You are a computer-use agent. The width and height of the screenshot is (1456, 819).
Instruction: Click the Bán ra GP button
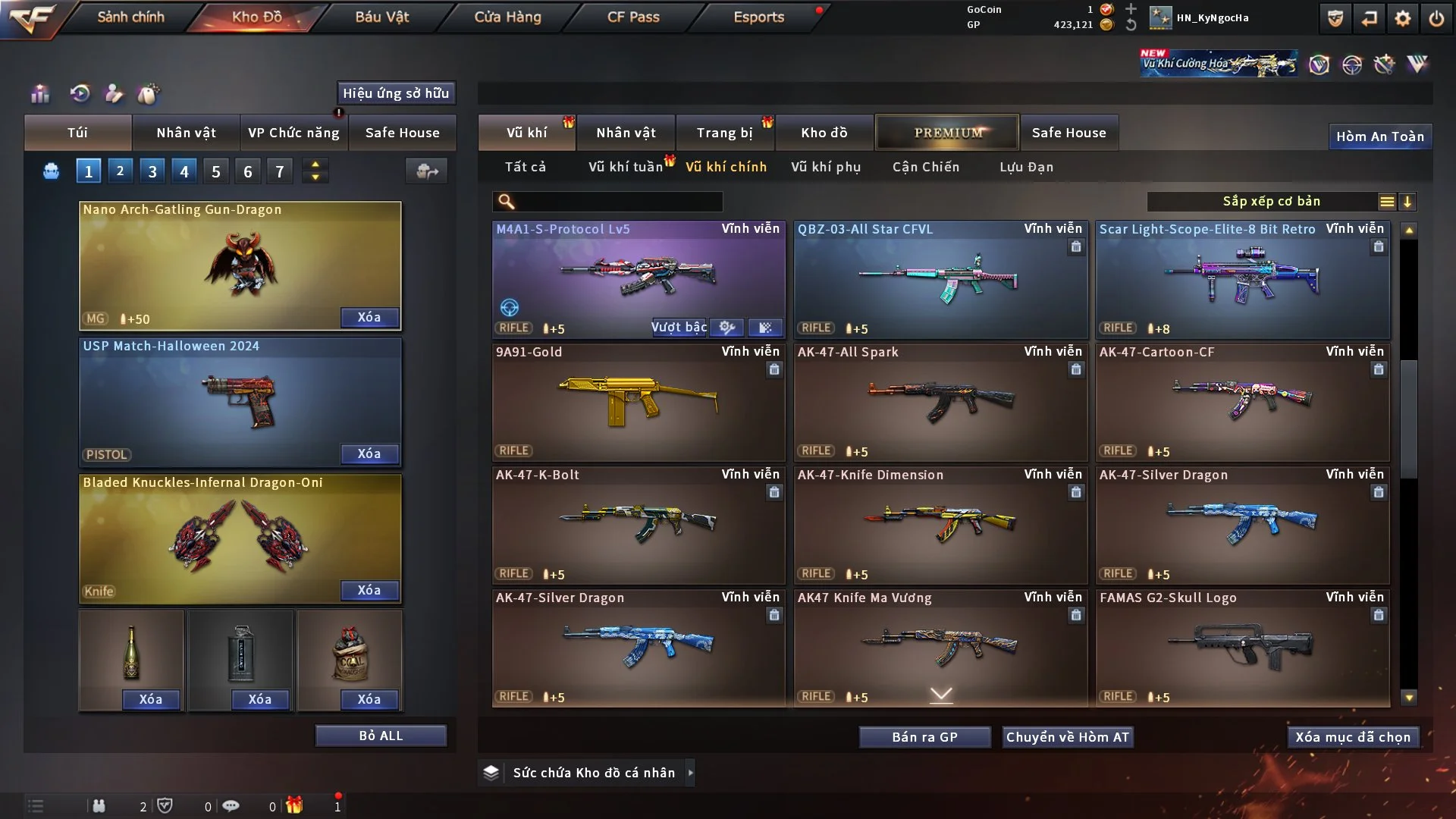pos(924,737)
